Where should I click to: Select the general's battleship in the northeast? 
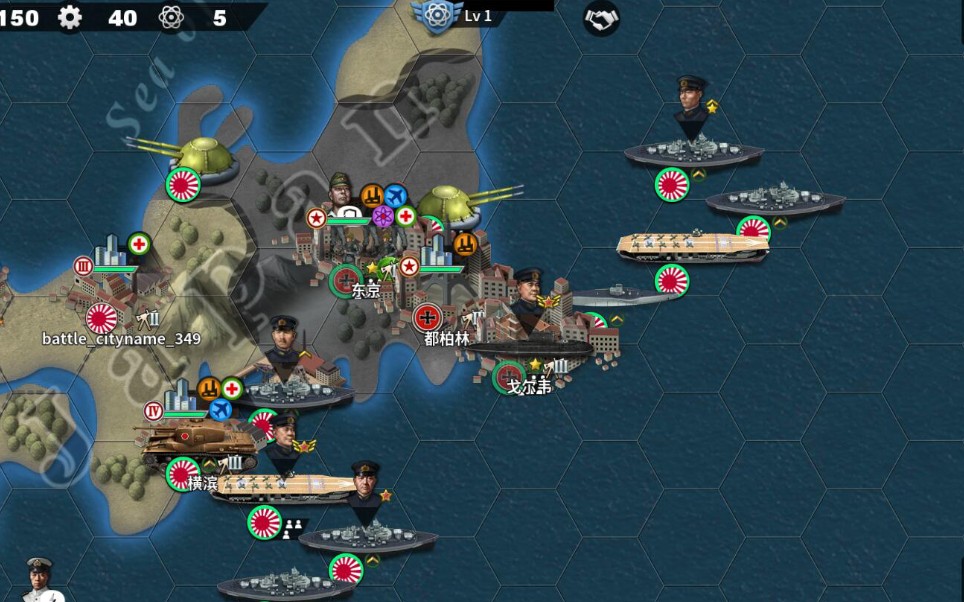(x=693, y=150)
